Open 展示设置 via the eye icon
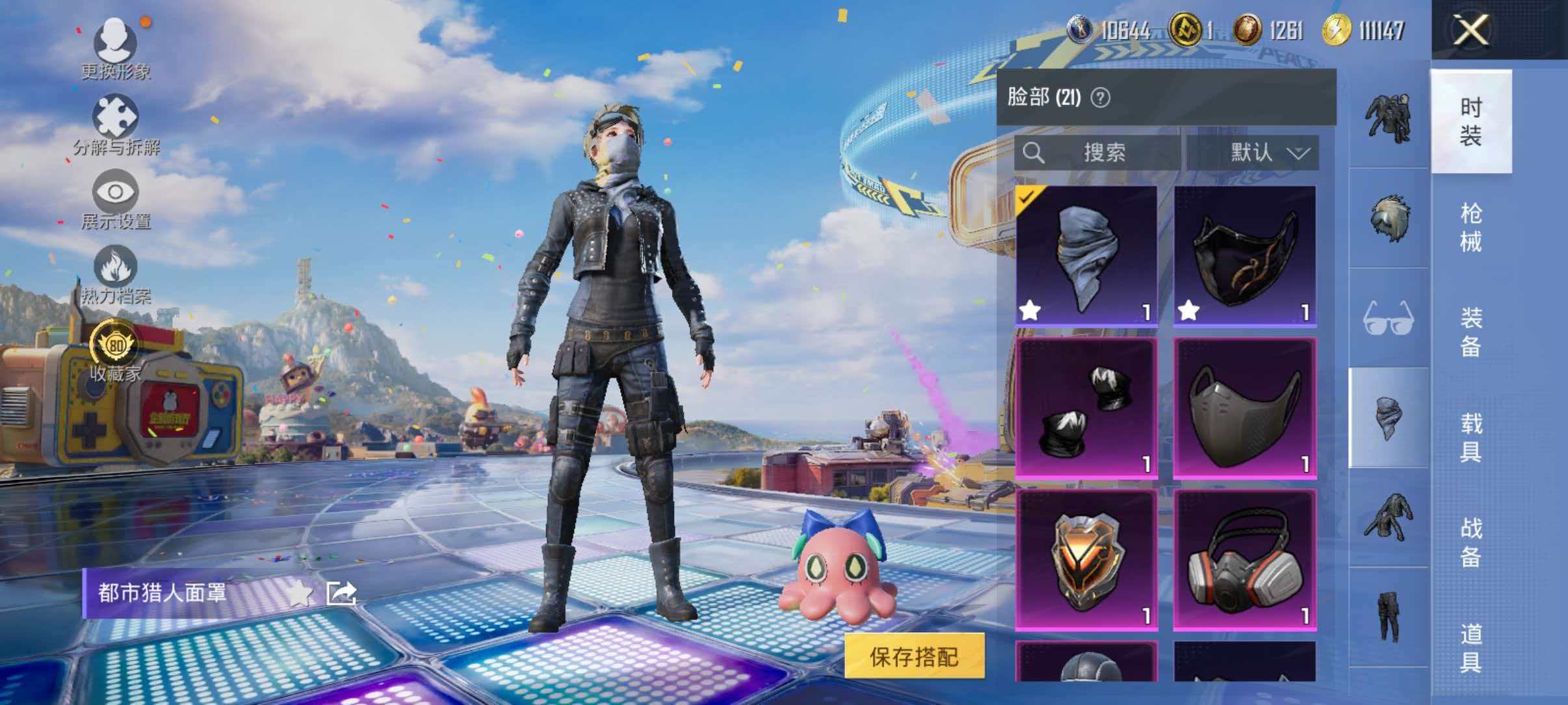Viewport: 1568px width, 705px height. [117, 192]
